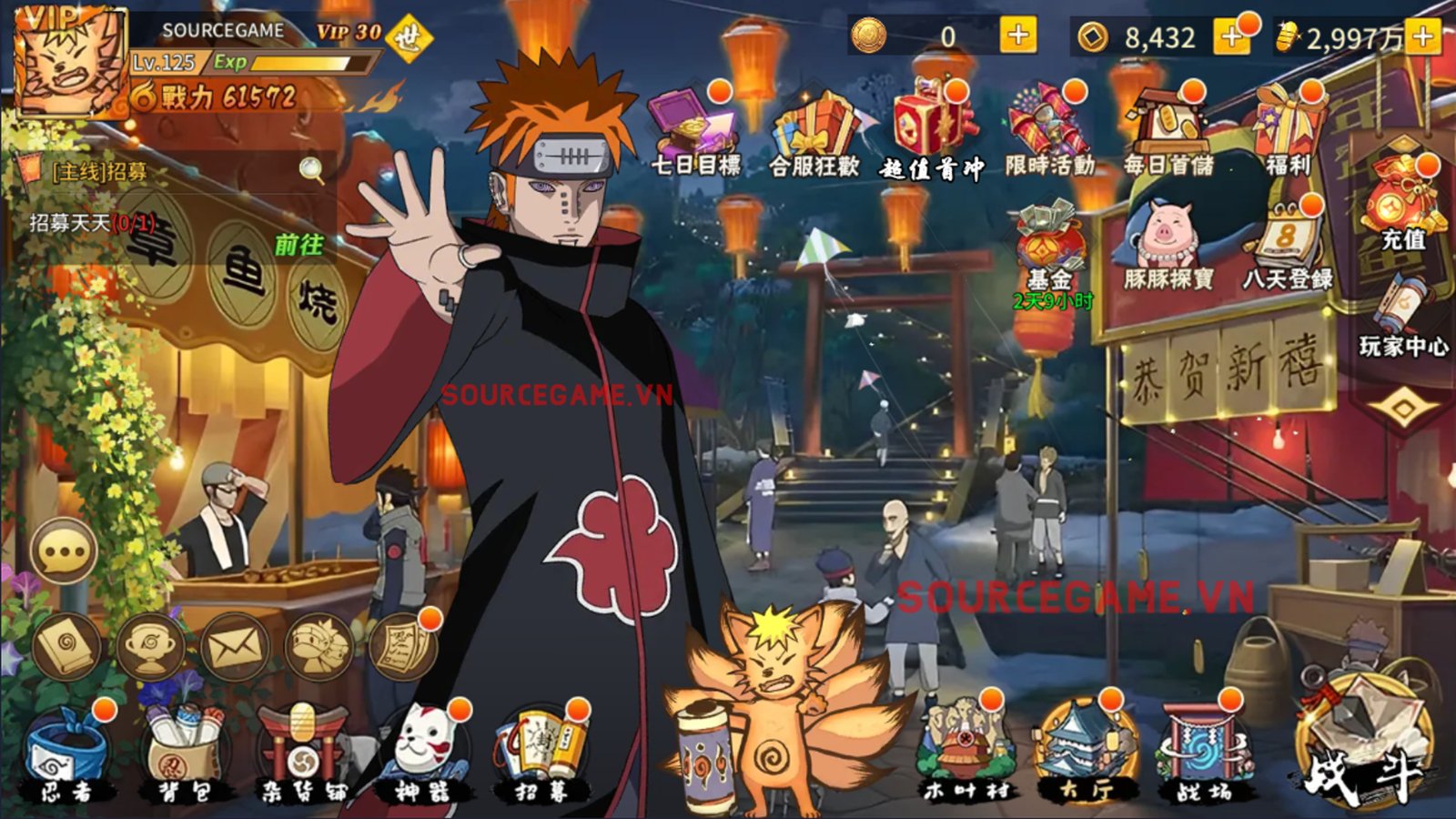Open the 背包 backpack
The height and width of the screenshot is (819, 1456).
(x=182, y=737)
